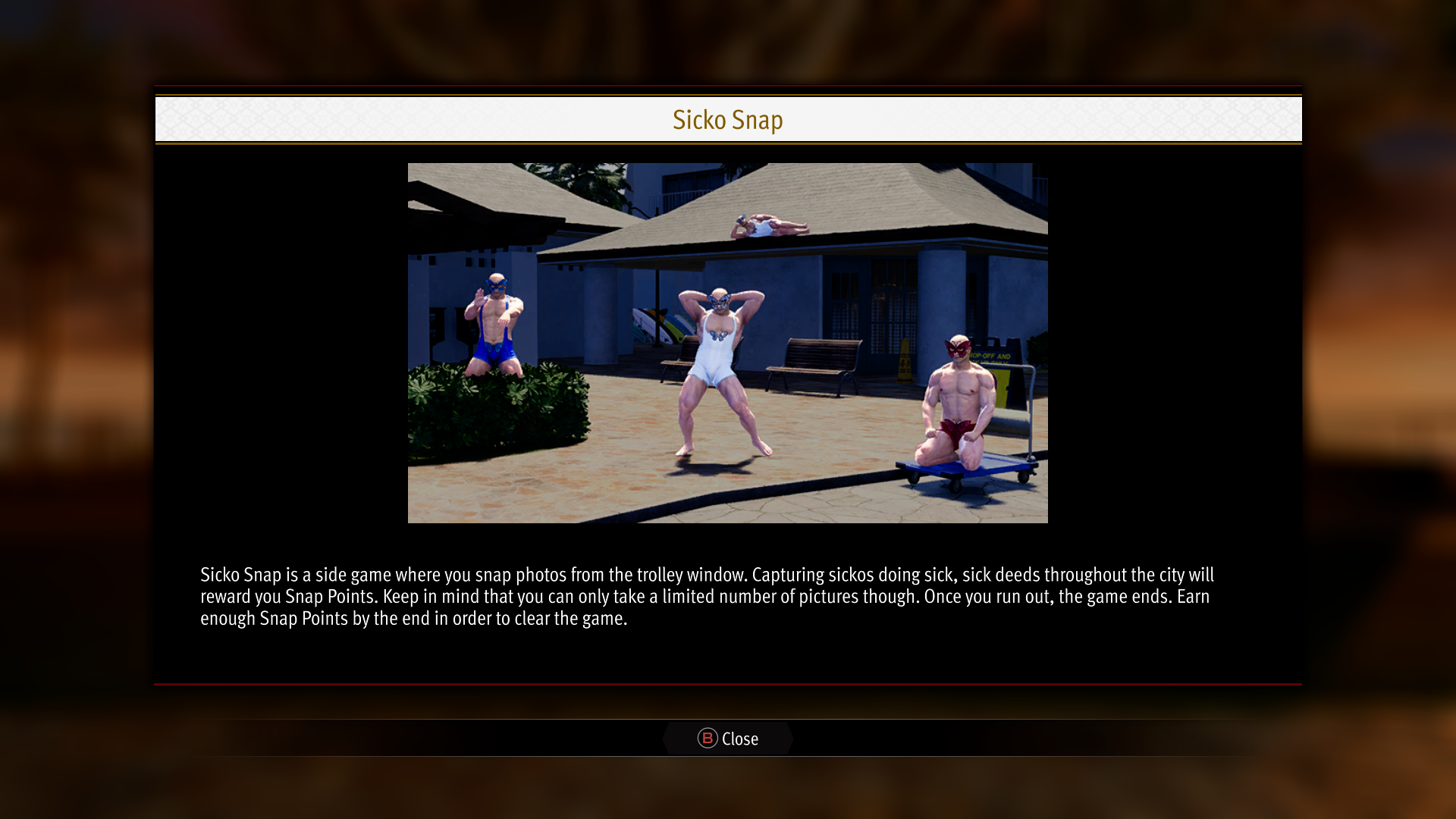The image size is (1456, 819).
Task: Select the red-masked sicko on the cart
Action: (x=957, y=402)
